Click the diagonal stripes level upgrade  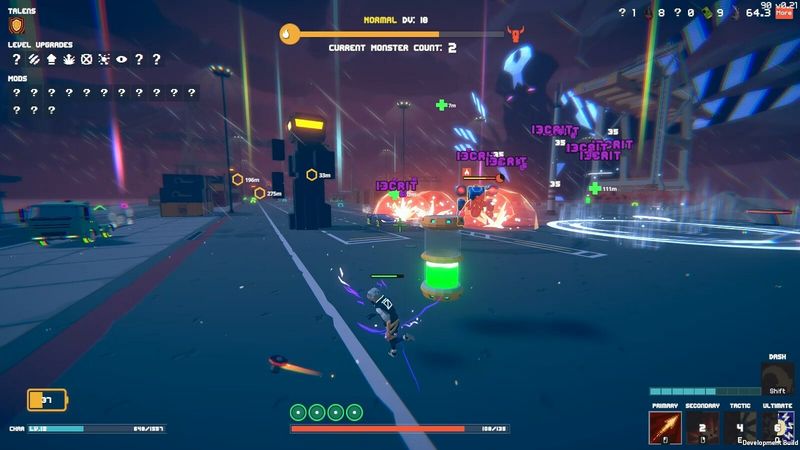click(33, 59)
